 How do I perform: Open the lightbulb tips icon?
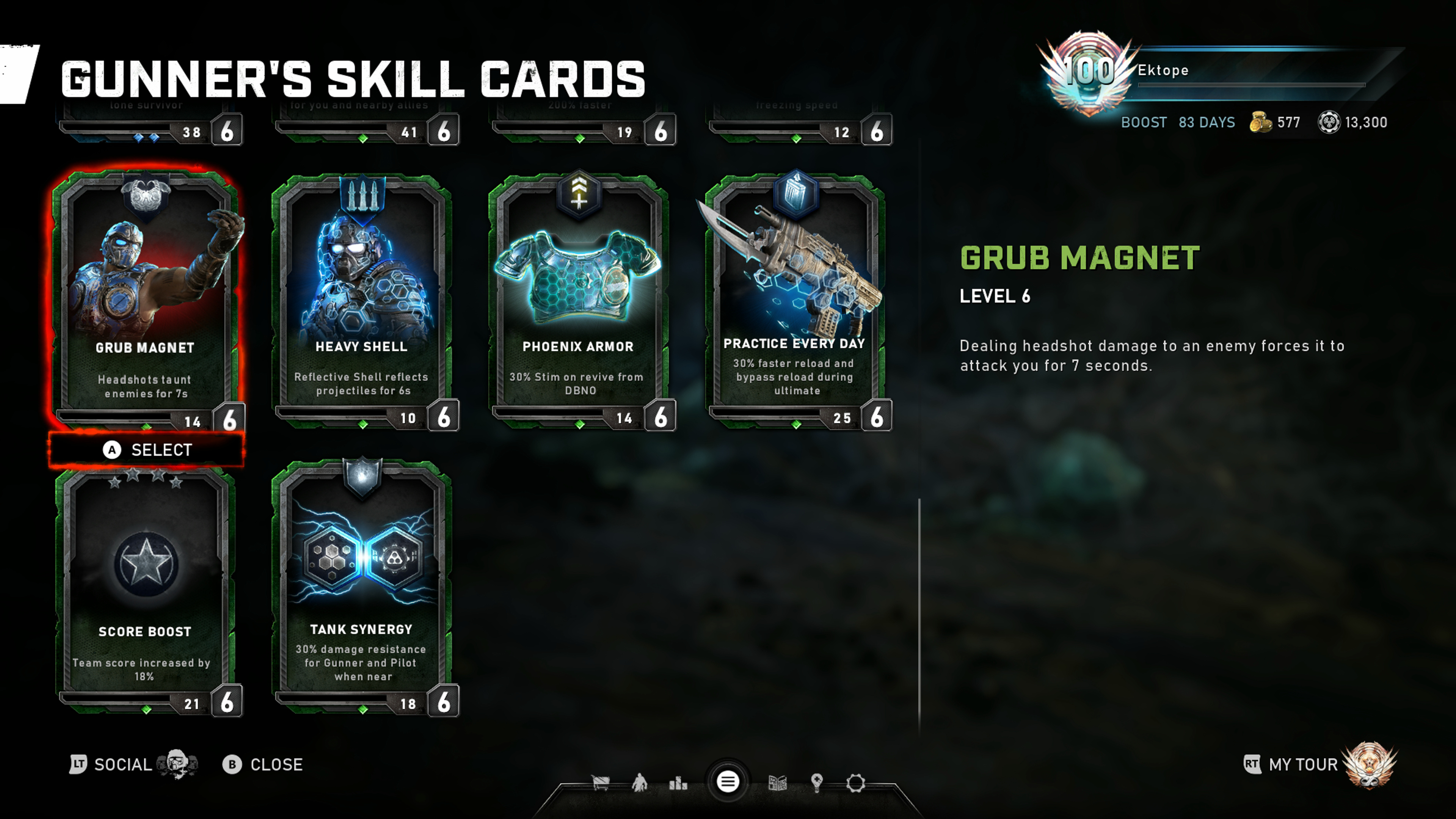pos(816,783)
